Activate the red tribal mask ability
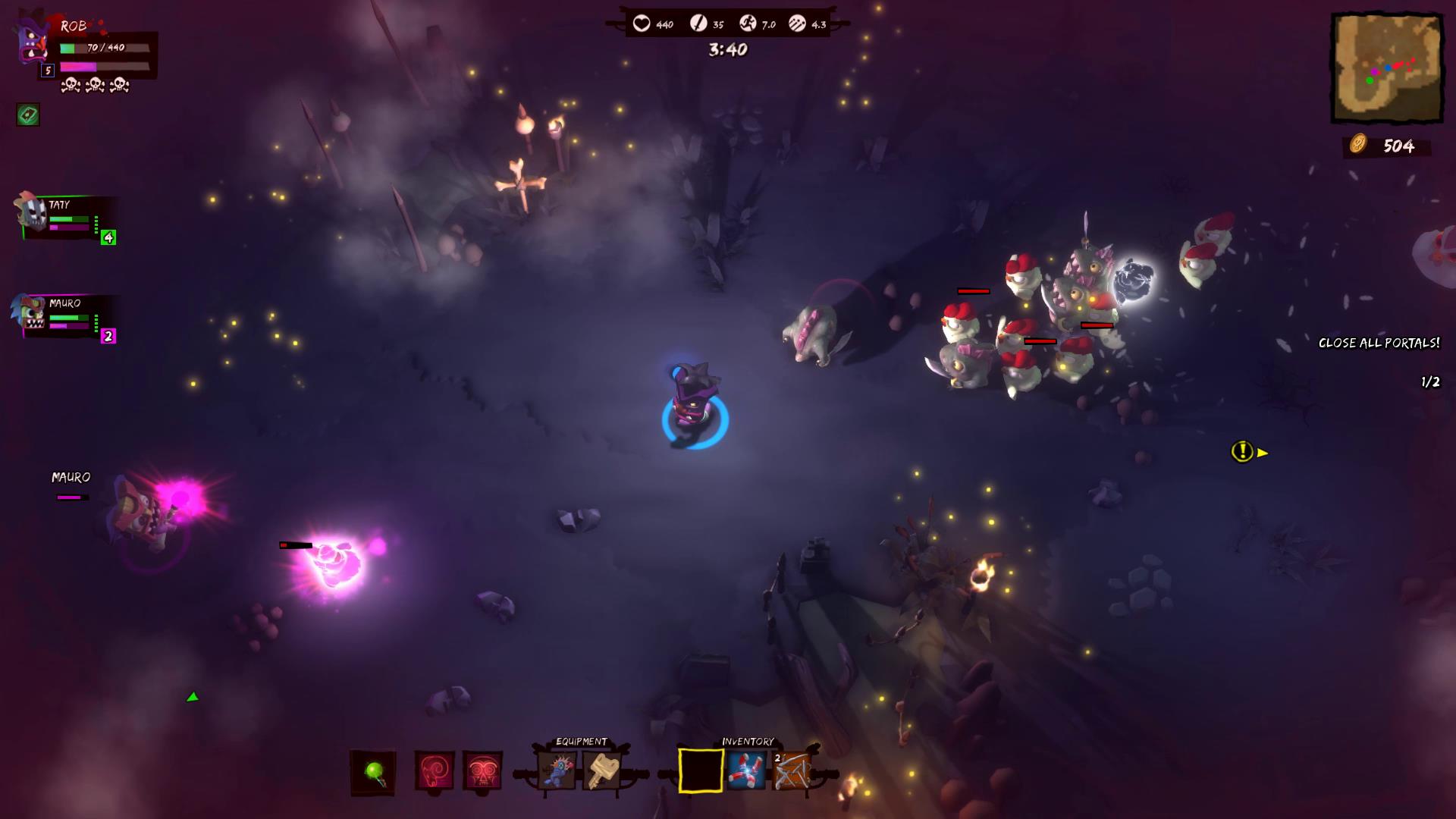 pos(482,772)
